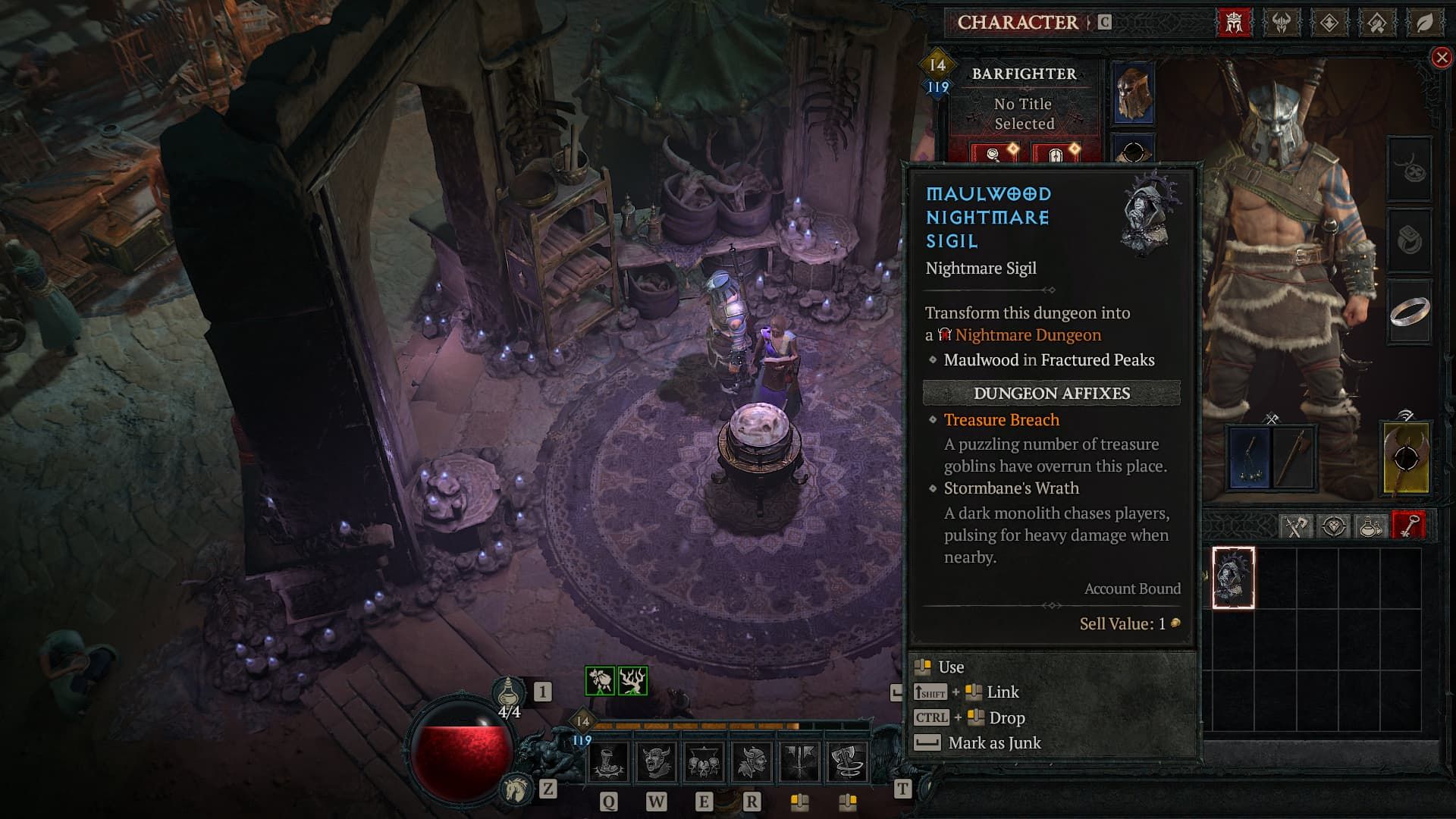
Task: Show the consumables potion inventory tab
Action: (x=1371, y=526)
